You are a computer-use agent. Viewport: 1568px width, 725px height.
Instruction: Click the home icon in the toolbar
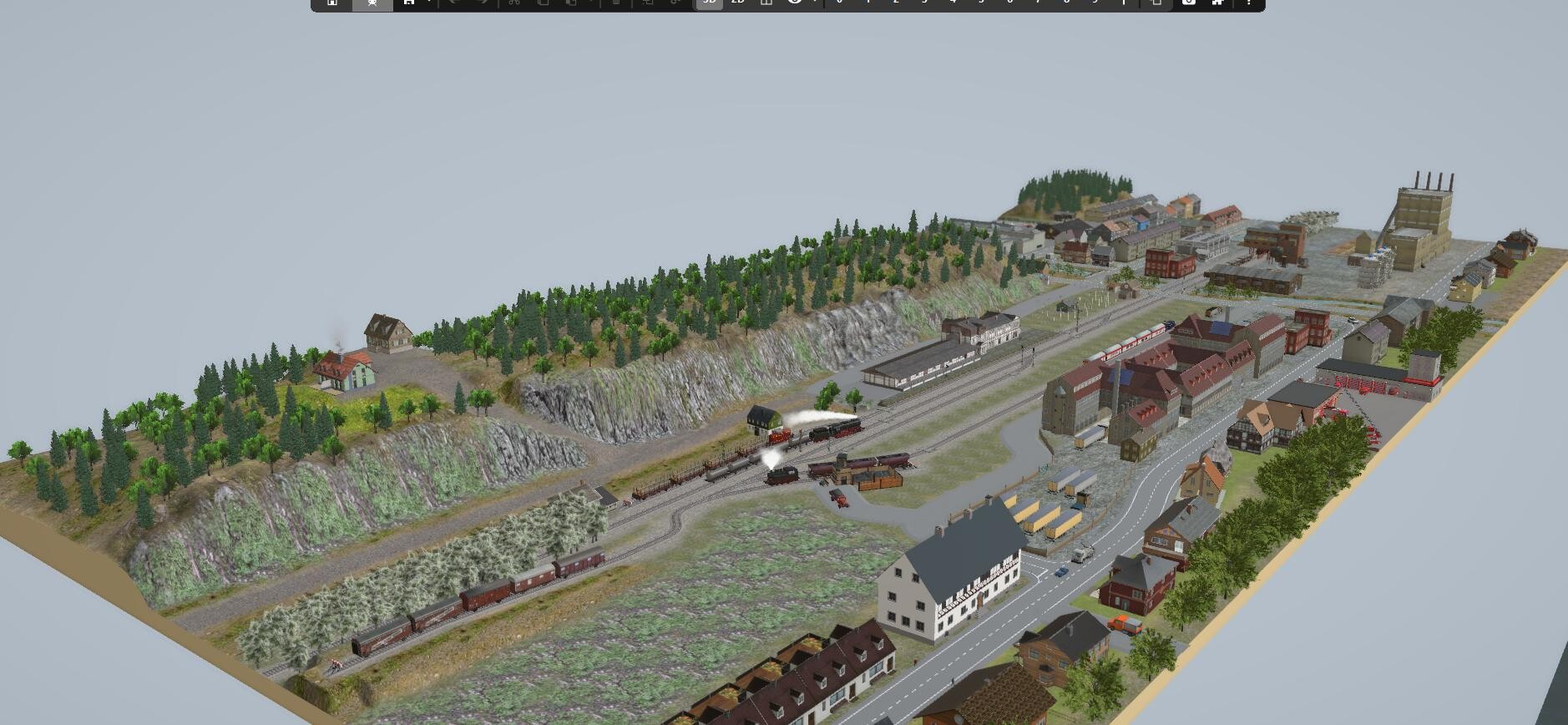coord(332,3)
